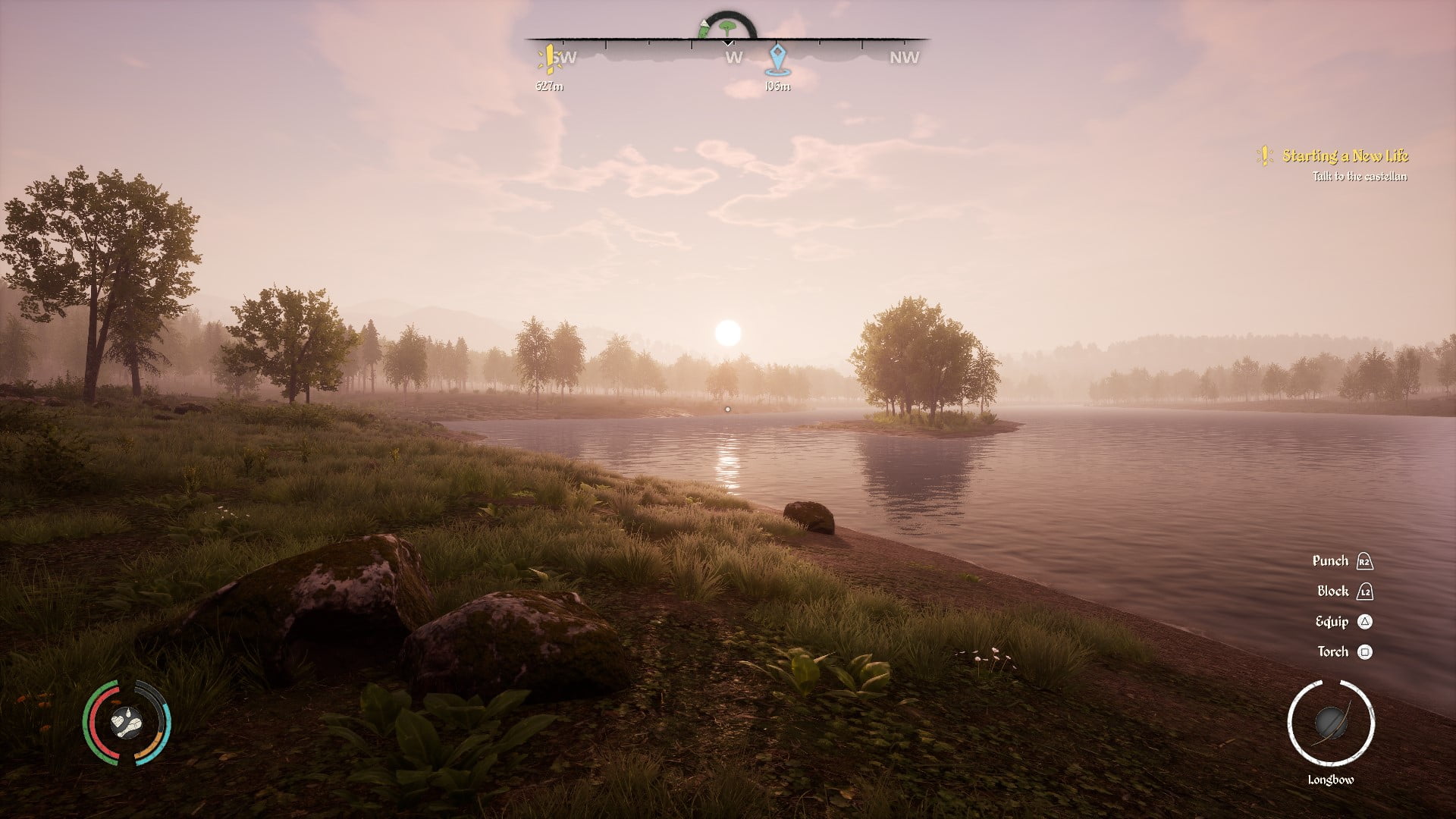
Task: Click the water droplet icon in the status wheel
Action: [x=129, y=714]
